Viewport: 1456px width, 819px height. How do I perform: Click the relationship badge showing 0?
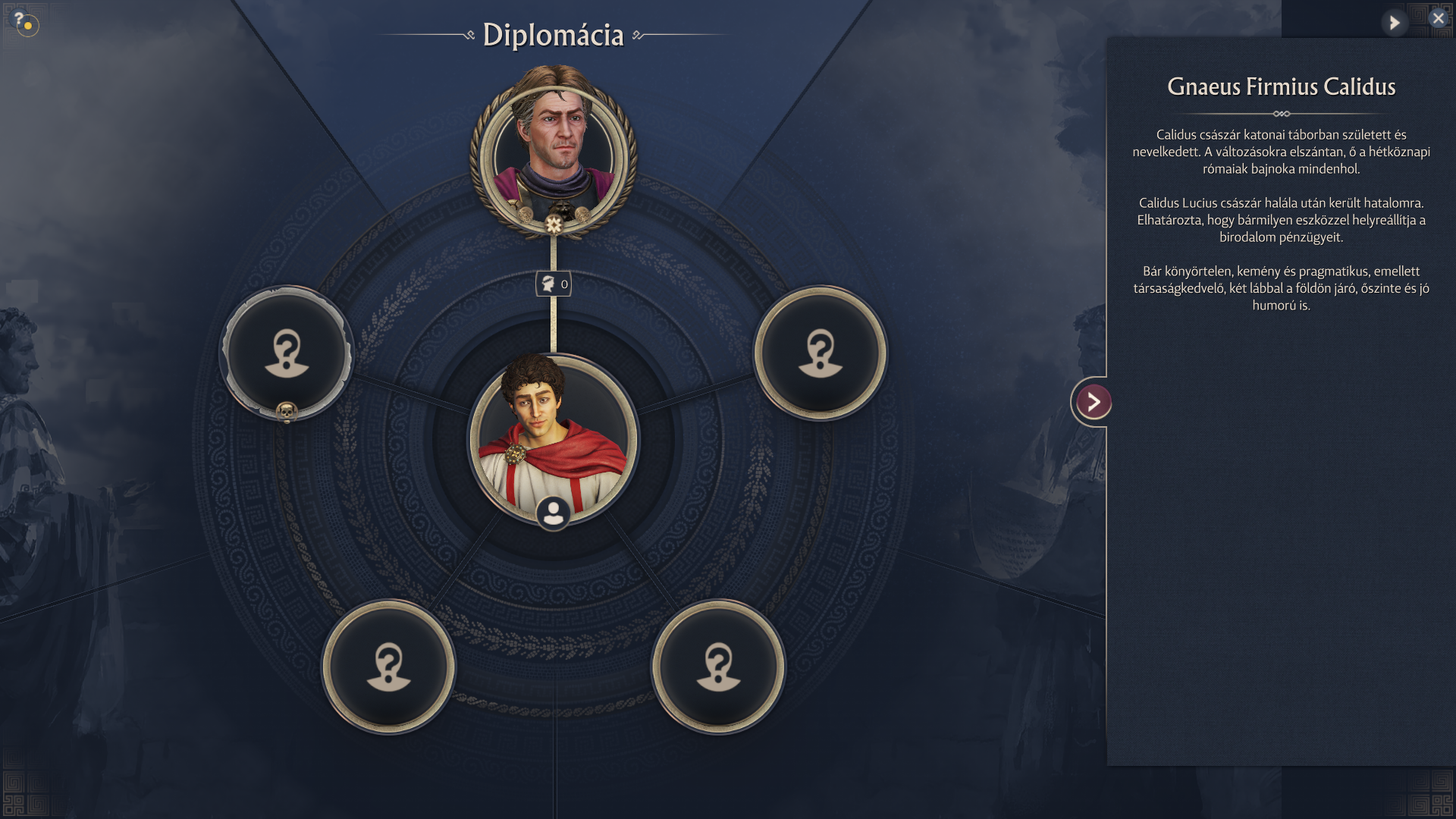point(554,284)
